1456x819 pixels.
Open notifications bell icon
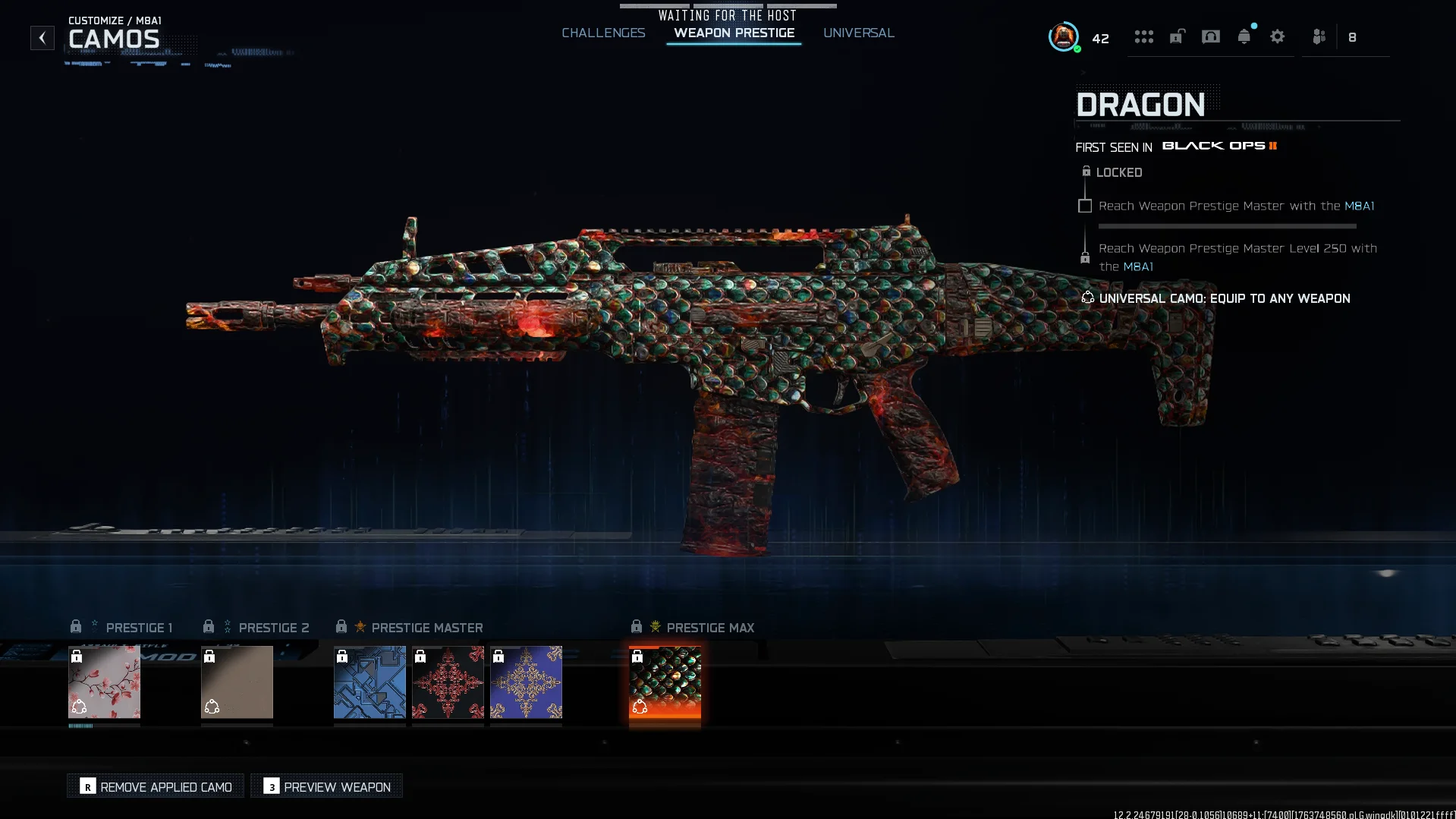[x=1244, y=37]
